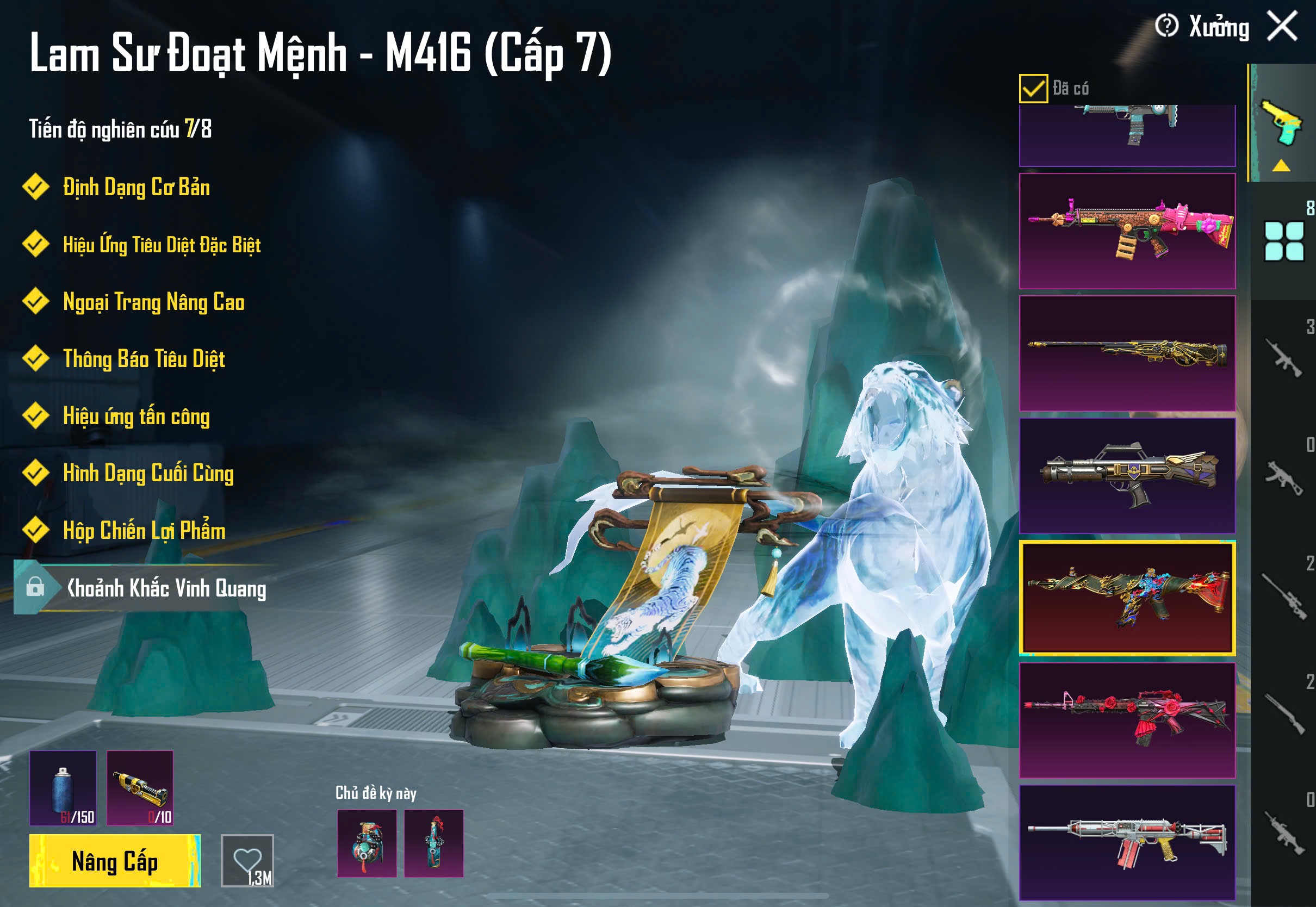Toggle the Đã có owned filter
Image resolution: width=1316 pixels, height=907 pixels.
[x=1033, y=89]
